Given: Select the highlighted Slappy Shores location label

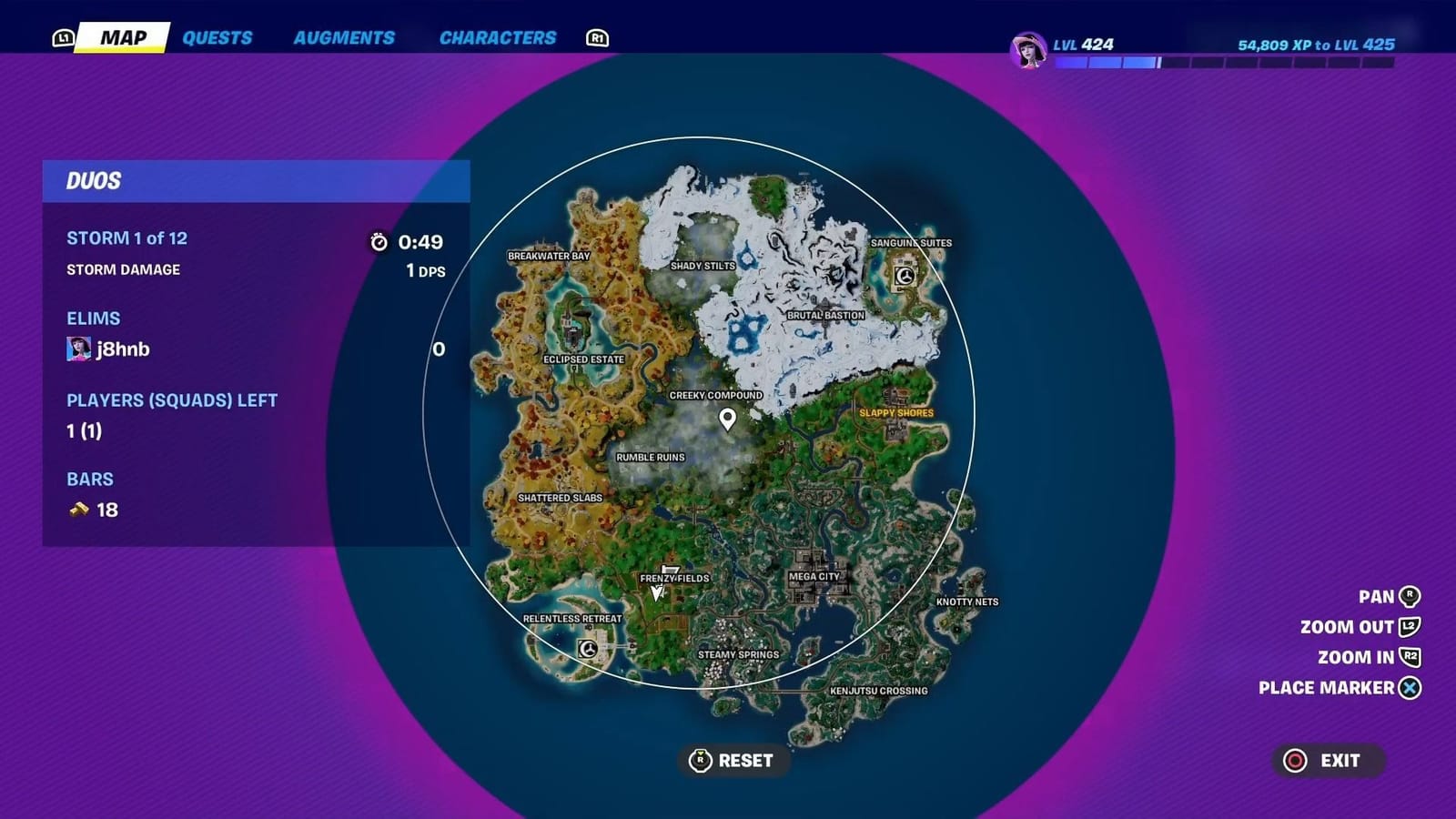Looking at the screenshot, I should [895, 412].
